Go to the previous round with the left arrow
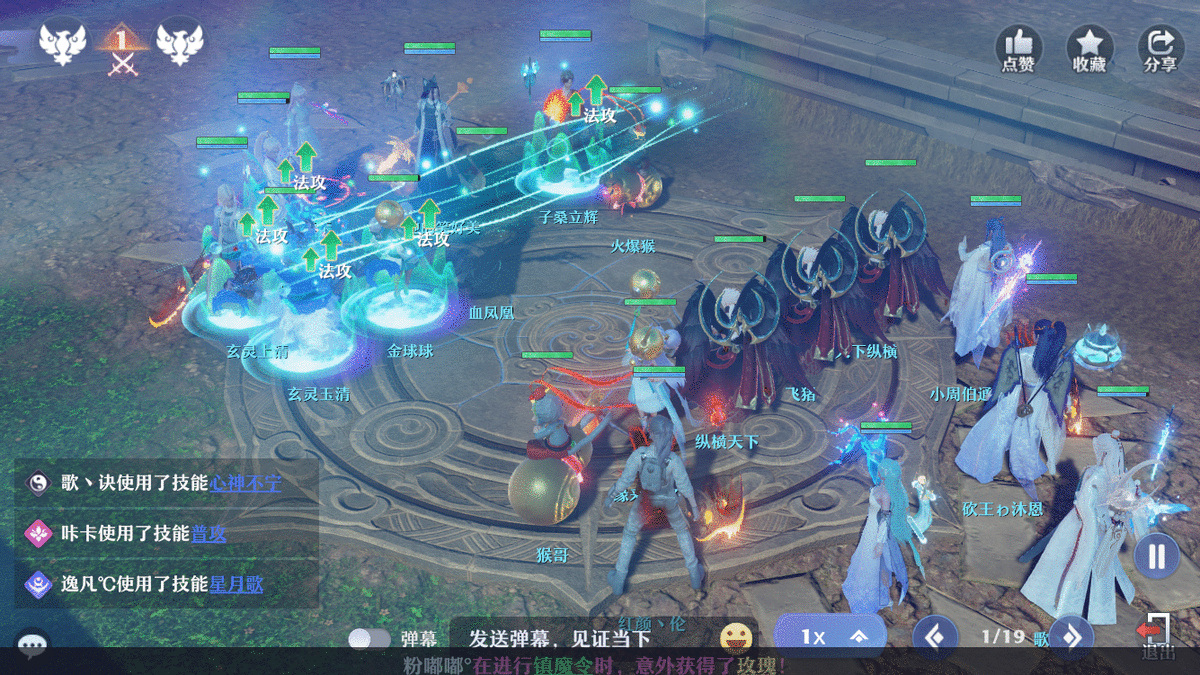1200x675 pixels. [935, 636]
